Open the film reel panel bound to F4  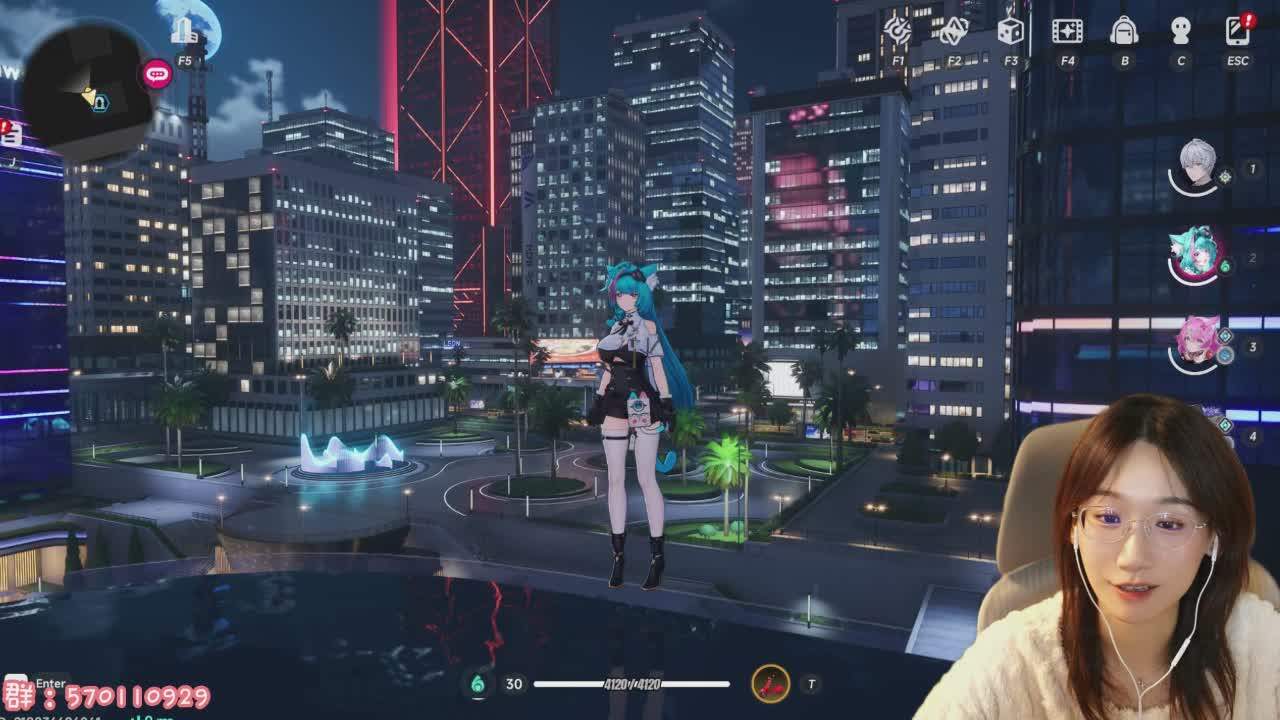click(1067, 32)
